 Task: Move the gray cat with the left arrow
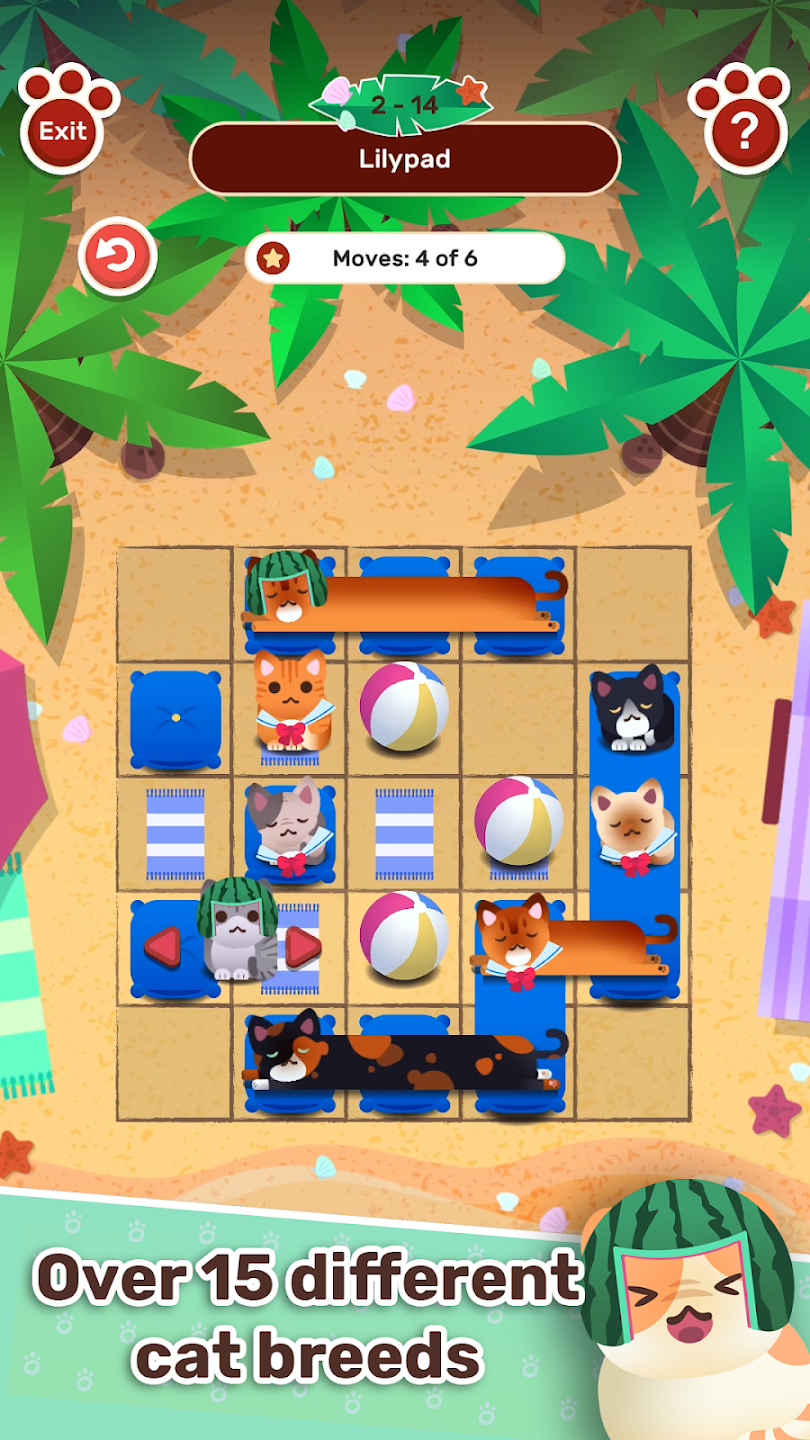pos(163,946)
